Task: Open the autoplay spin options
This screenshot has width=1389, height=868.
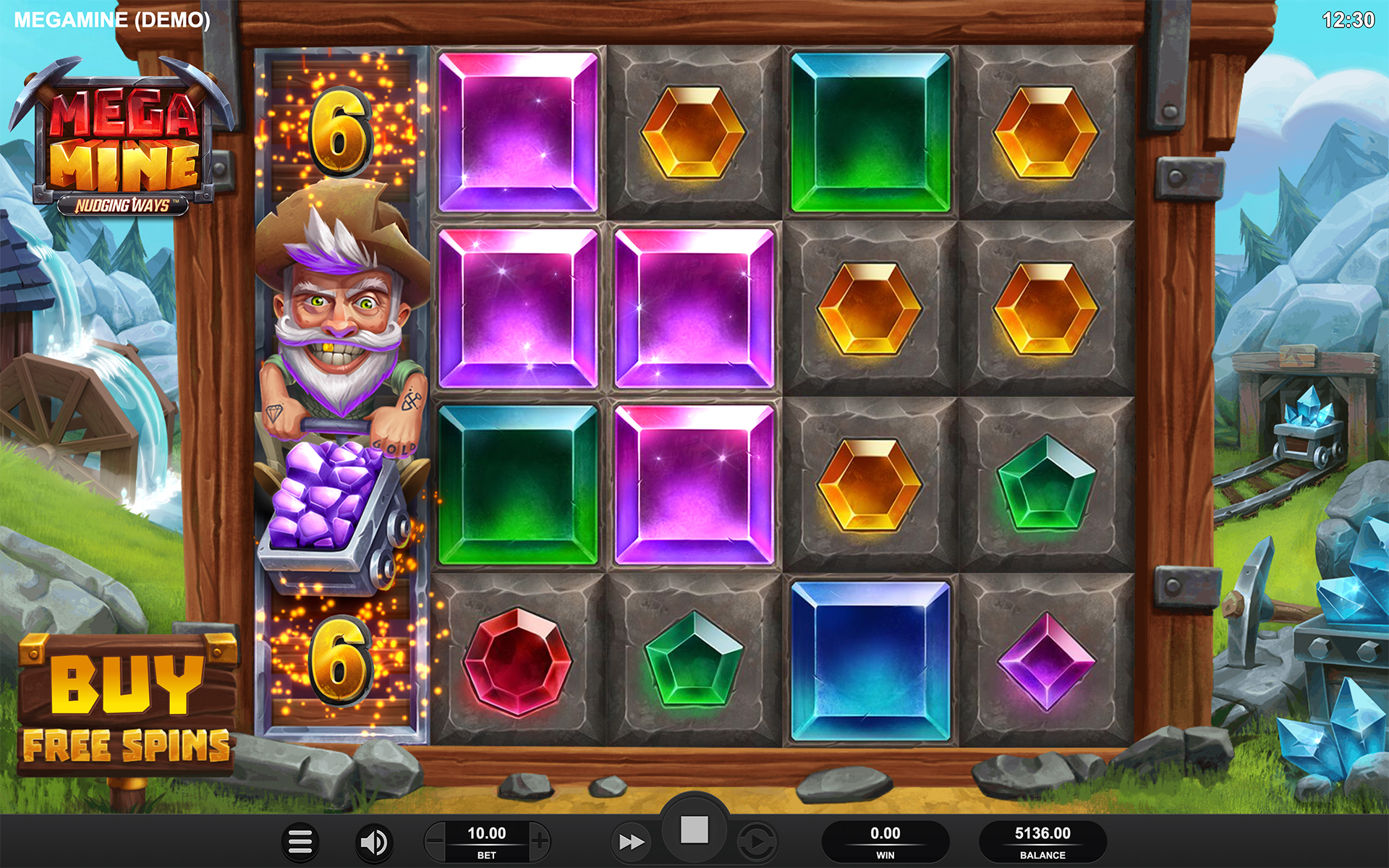Action: [x=757, y=841]
